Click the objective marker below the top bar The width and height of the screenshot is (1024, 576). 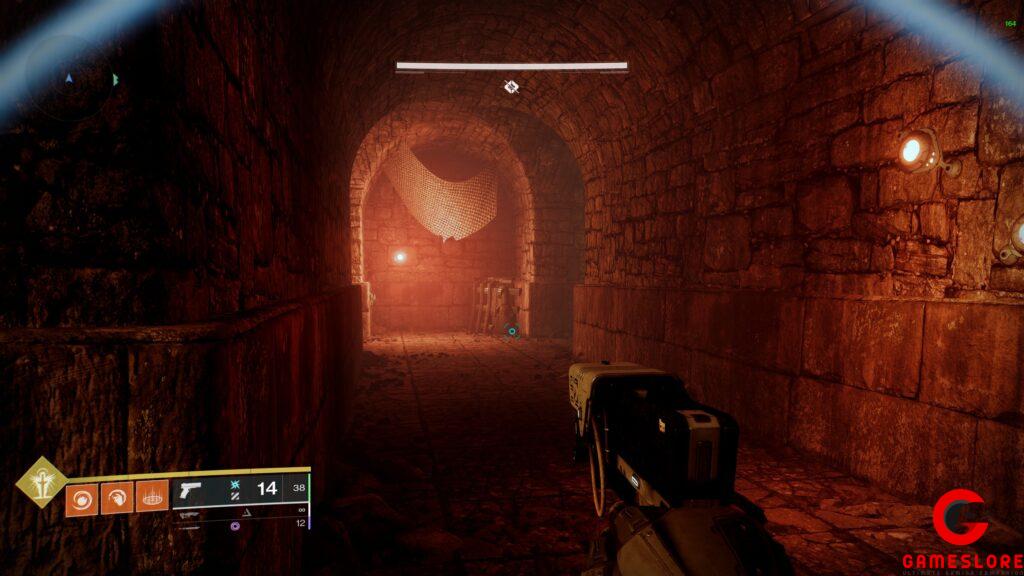pyautogui.click(x=511, y=87)
